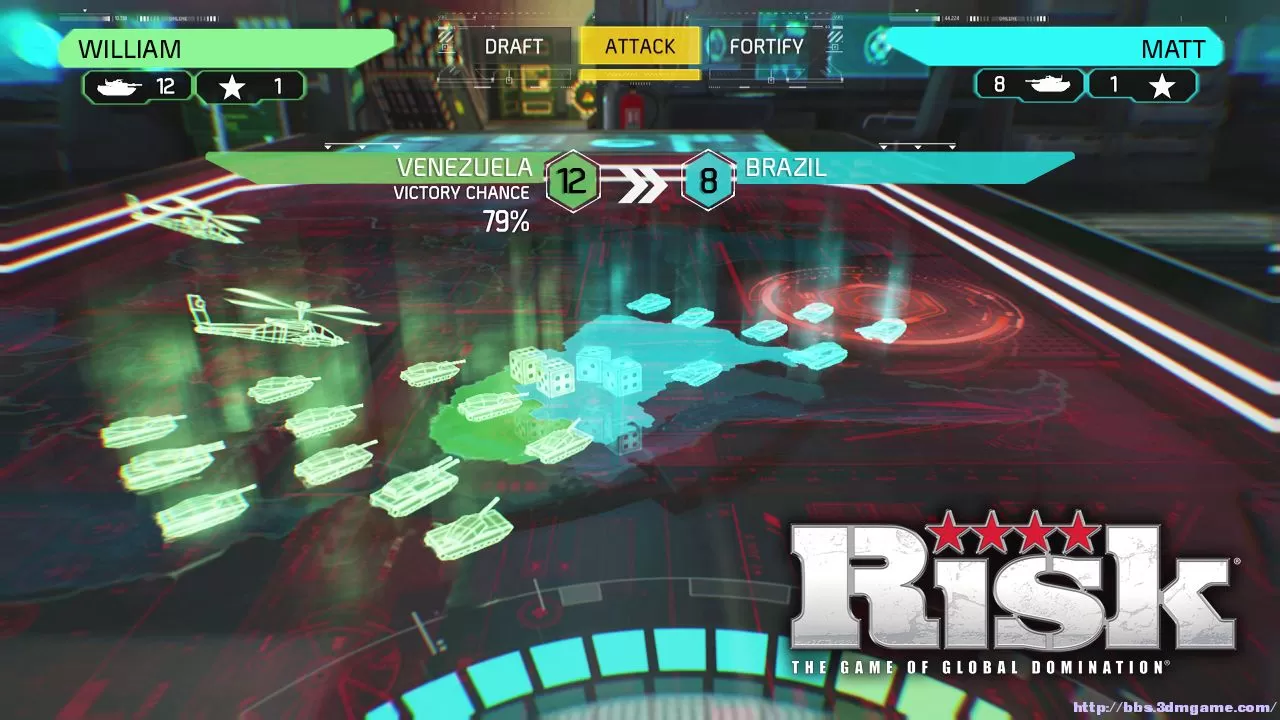This screenshot has height=720, width=1280.
Task: Select the active ATTACK phase
Action: tap(640, 46)
